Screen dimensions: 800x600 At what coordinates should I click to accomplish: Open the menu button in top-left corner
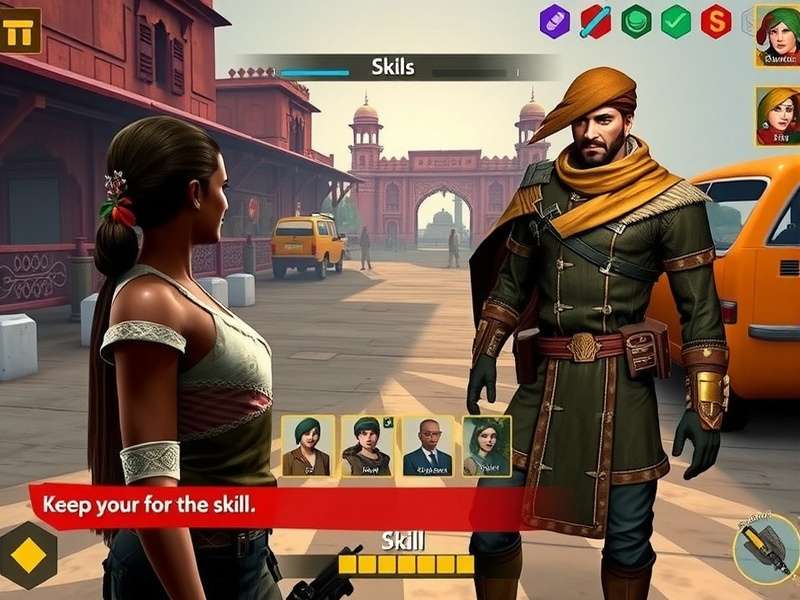(x=19, y=31)
